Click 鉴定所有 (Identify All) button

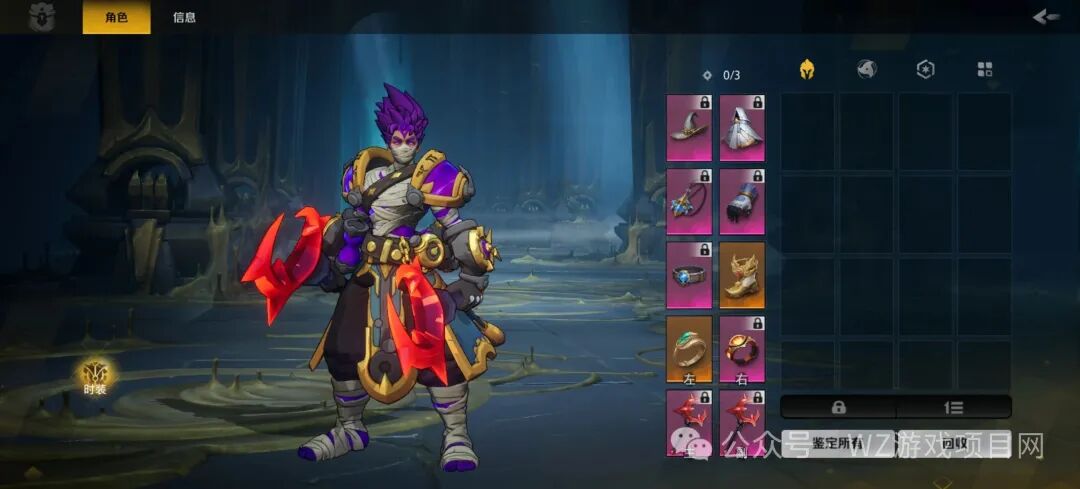pyautogui.click(x=838, y=443)
